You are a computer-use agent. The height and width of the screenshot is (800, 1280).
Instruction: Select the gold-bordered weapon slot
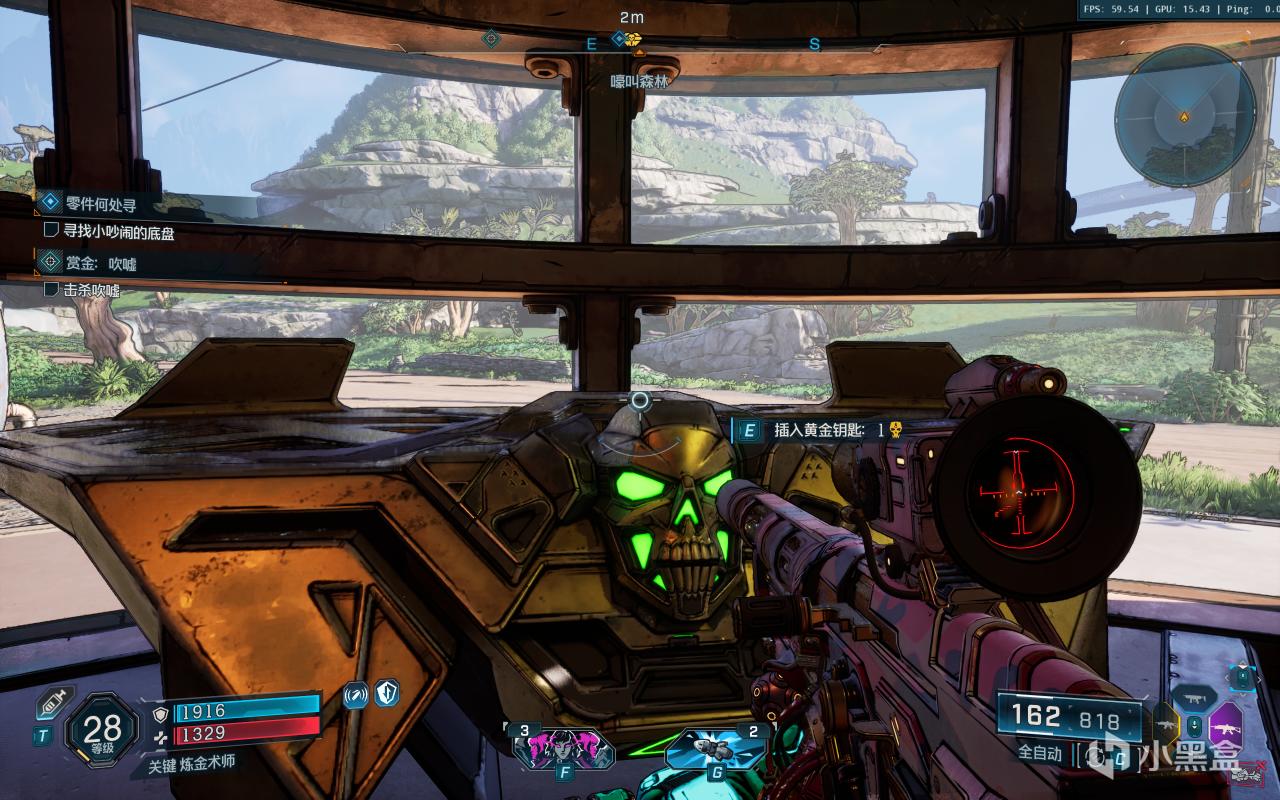click(1166, 725)
